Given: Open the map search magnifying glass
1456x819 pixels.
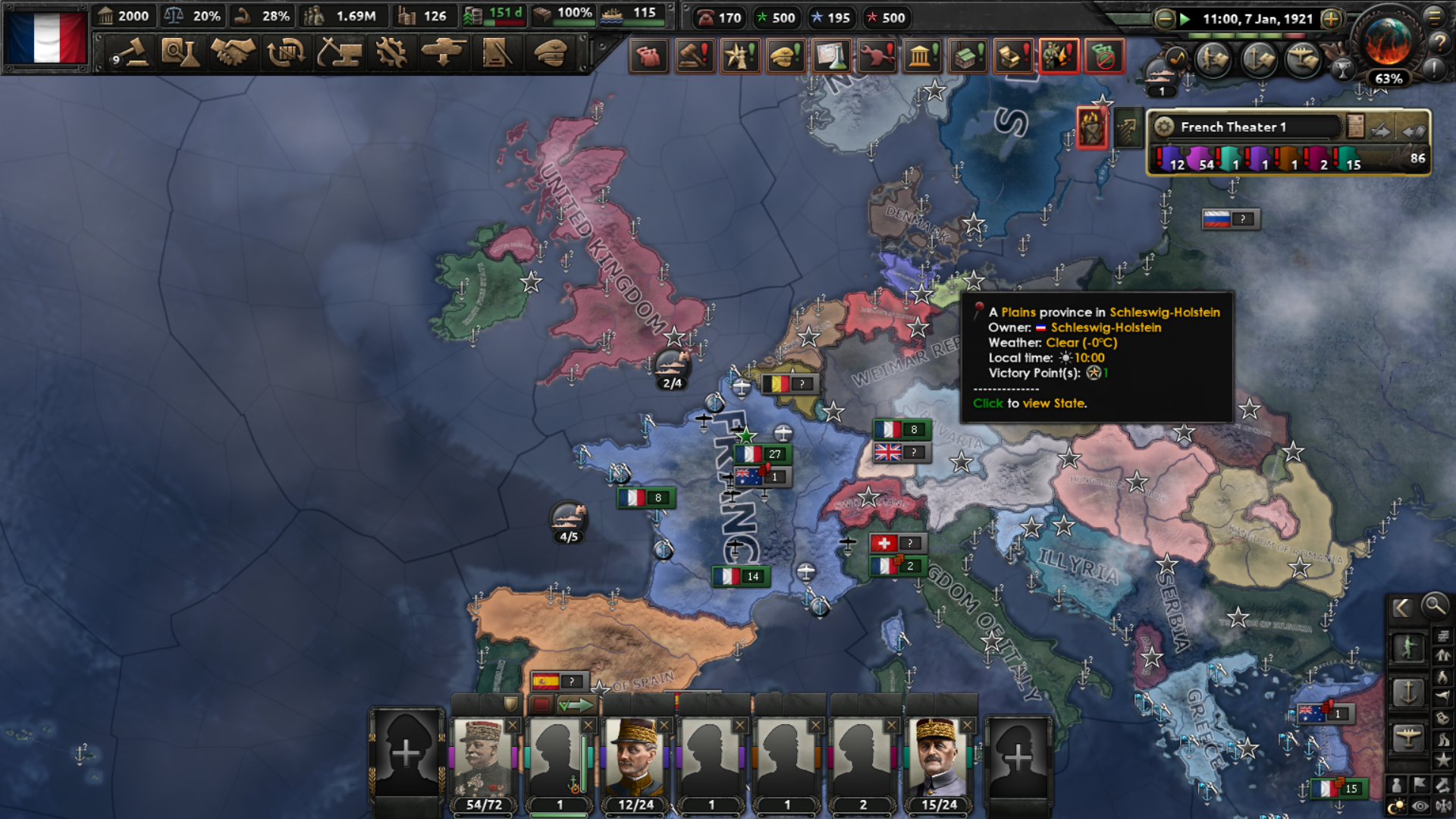Looking at the screenshot, I should point(1434,605).
